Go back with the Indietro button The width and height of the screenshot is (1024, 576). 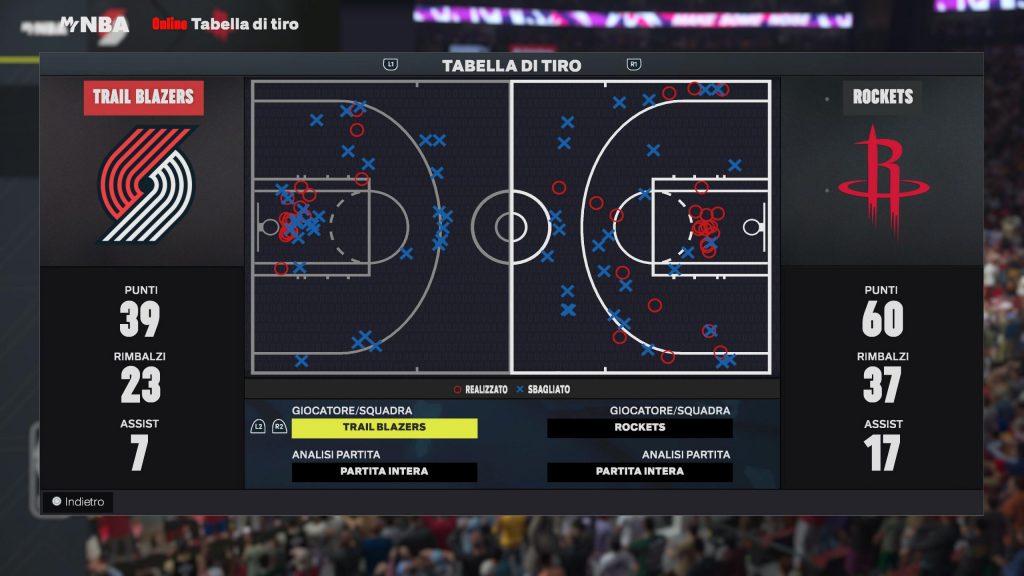78,502
